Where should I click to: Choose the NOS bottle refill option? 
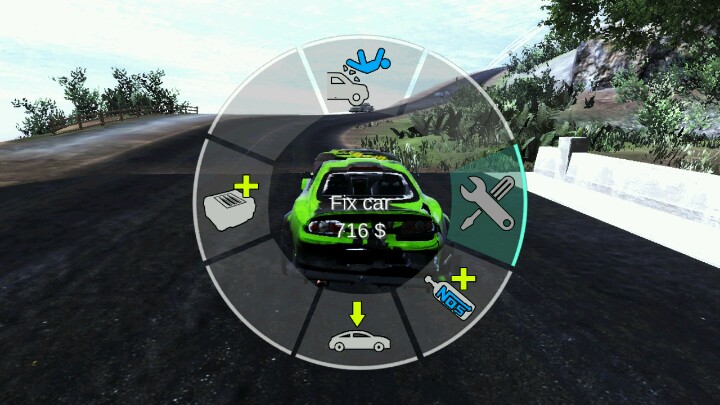450,291
